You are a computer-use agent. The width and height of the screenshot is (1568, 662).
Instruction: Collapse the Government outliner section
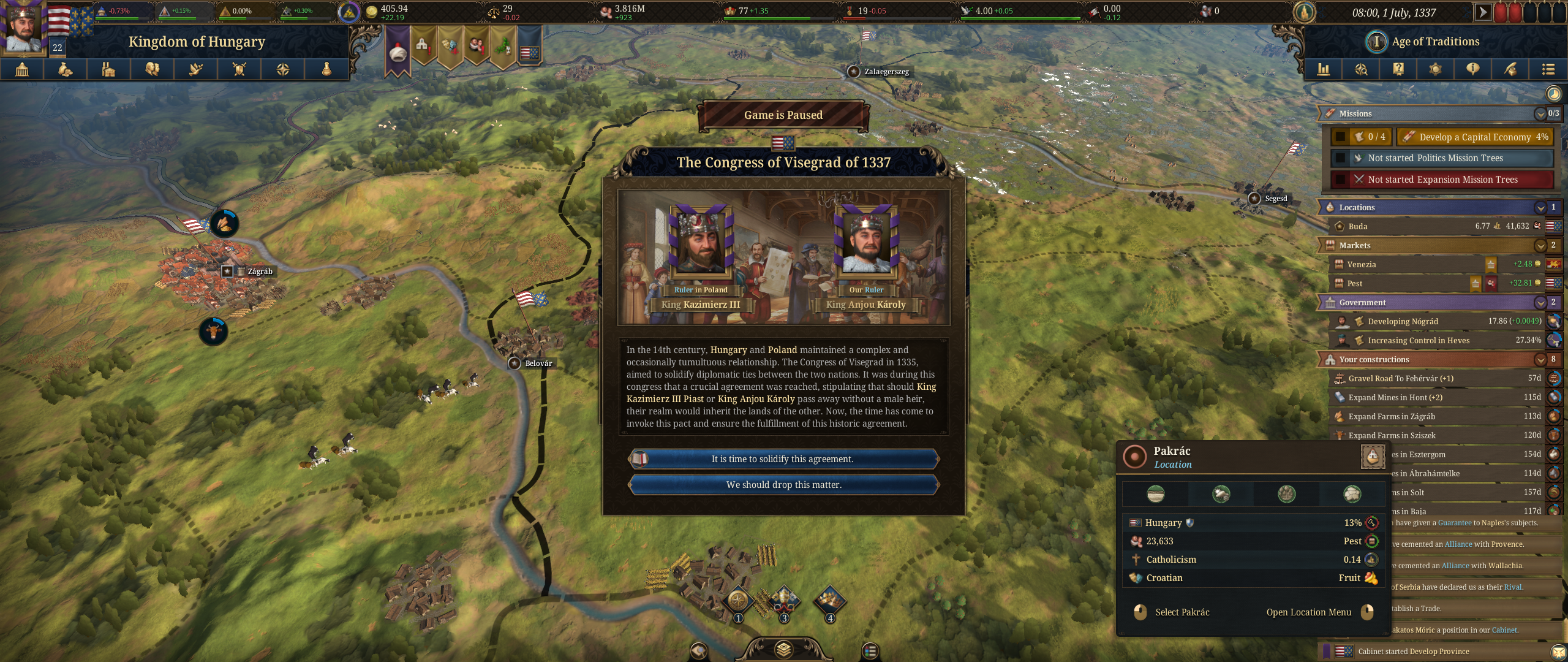tap(1540, 302)
